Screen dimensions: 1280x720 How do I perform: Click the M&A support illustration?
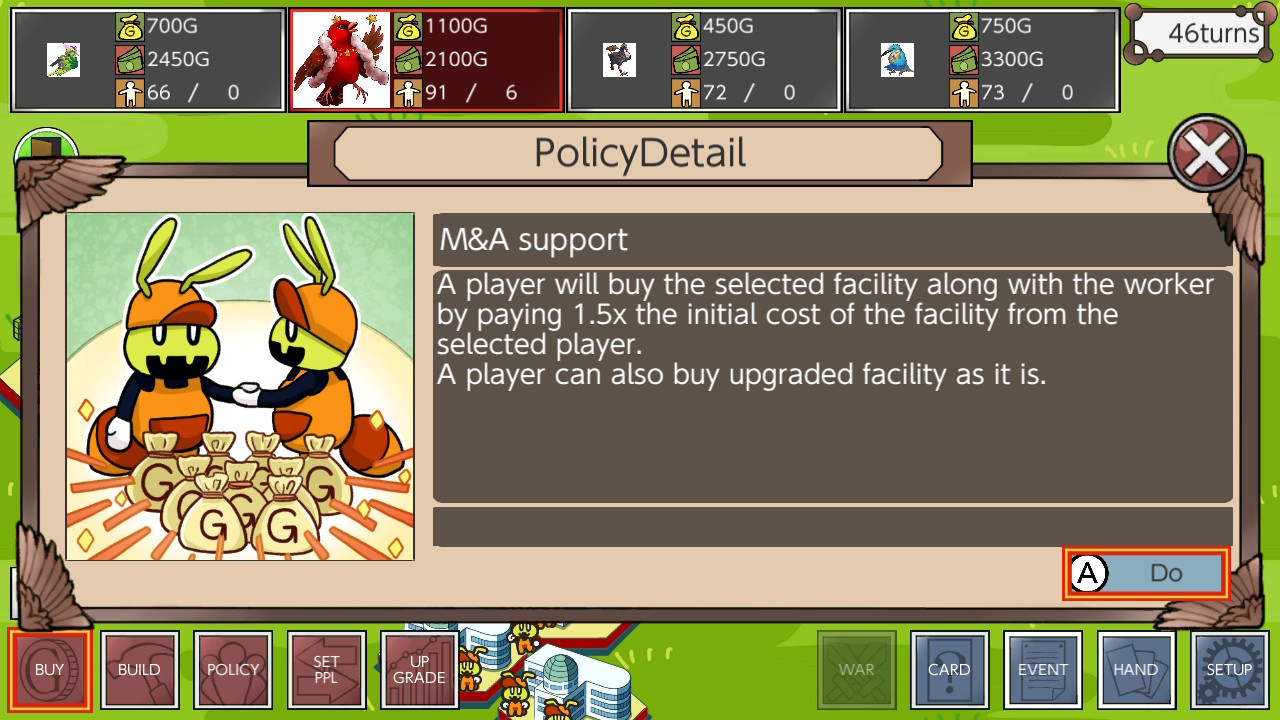tap(240, 385)
